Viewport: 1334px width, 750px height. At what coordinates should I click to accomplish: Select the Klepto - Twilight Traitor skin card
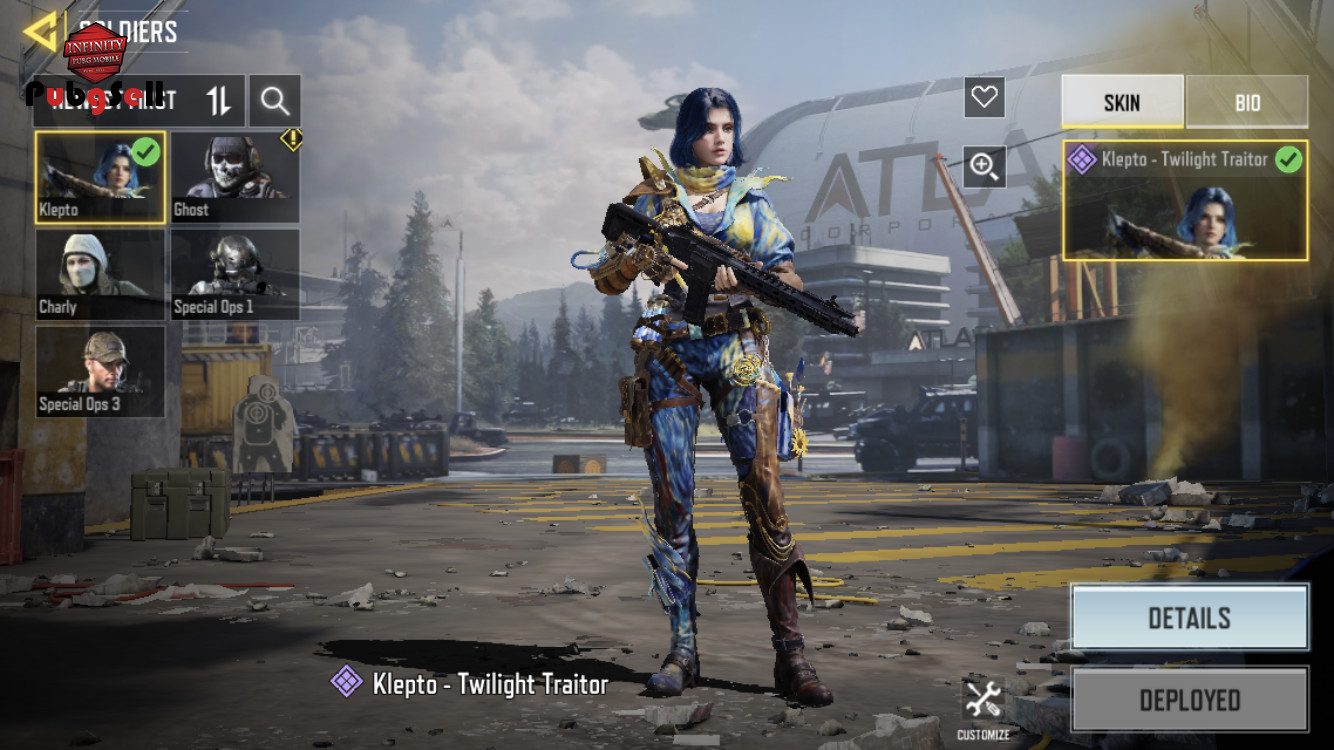click(1185, 200)
